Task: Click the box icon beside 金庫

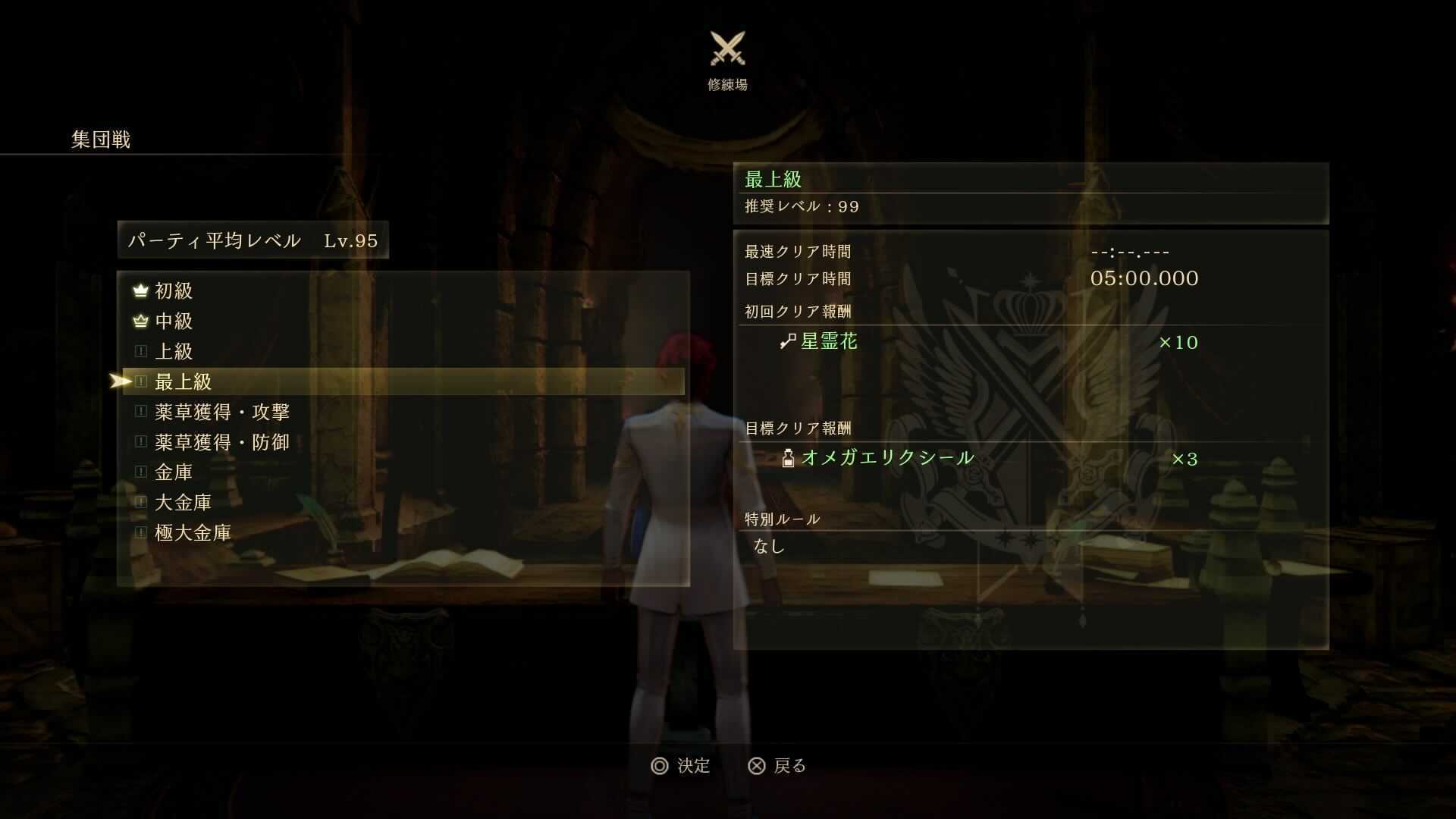Action: pos(140,472)
